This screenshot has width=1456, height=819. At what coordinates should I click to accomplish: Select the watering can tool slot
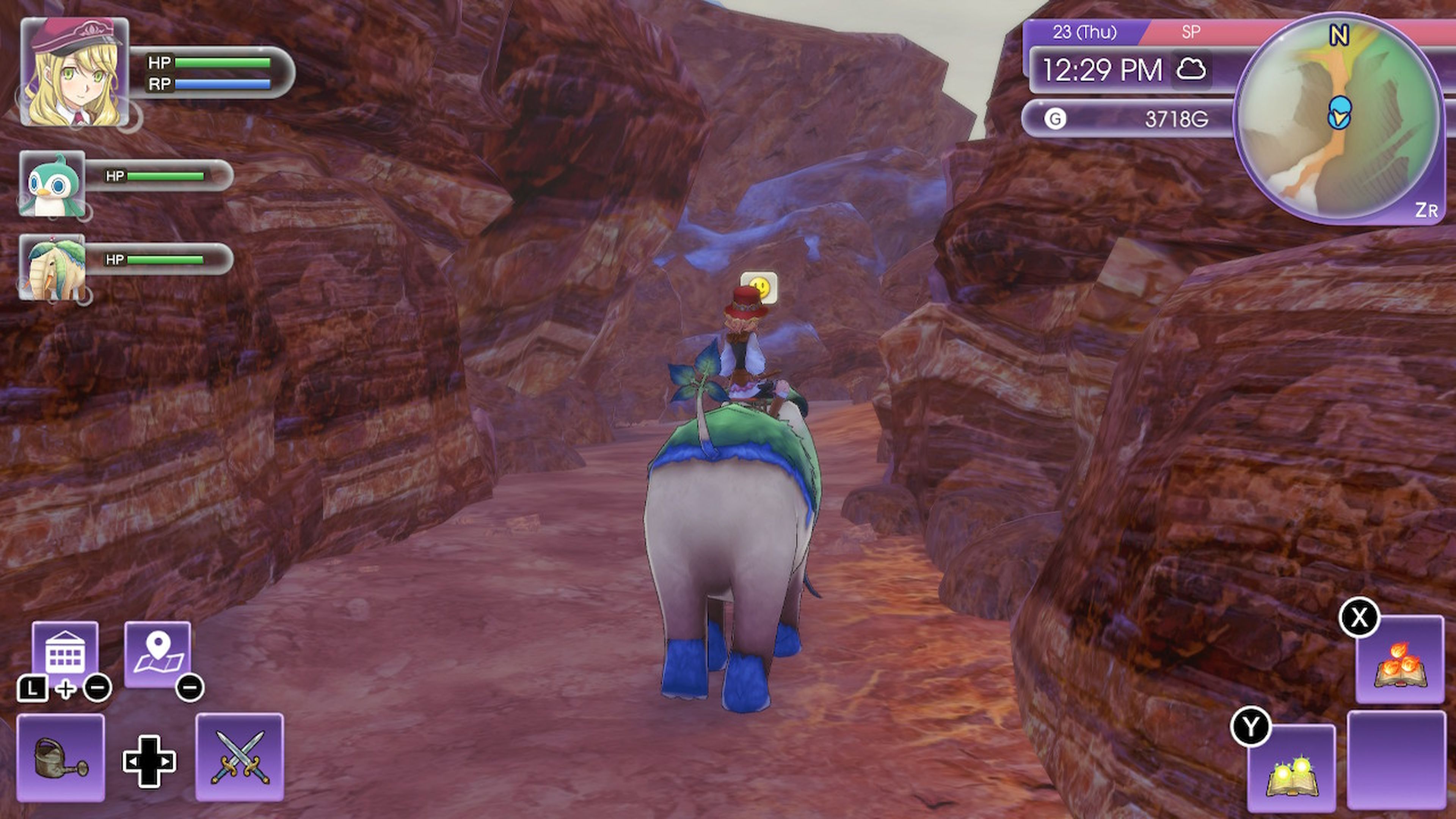tap(61, 757)
